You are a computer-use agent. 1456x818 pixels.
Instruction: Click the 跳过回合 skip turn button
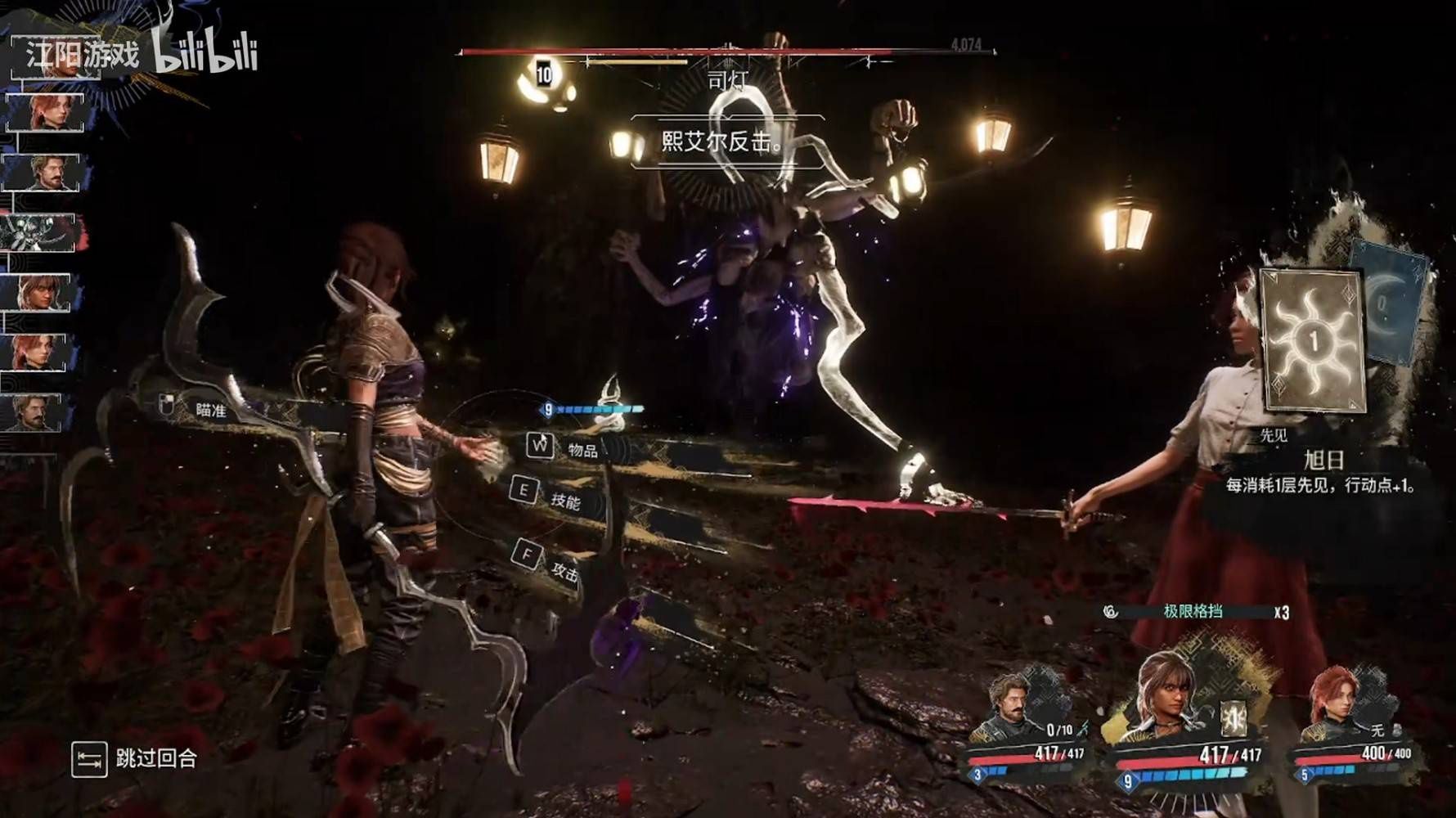pyautogui.click(x=136, y=759)
